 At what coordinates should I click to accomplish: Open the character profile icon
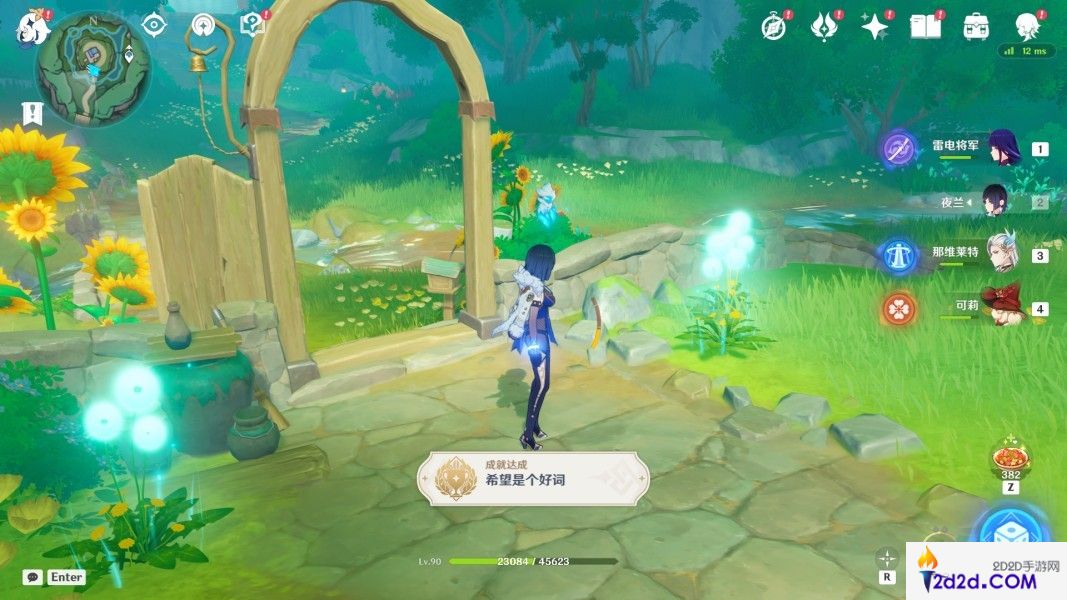point(1026,26)
